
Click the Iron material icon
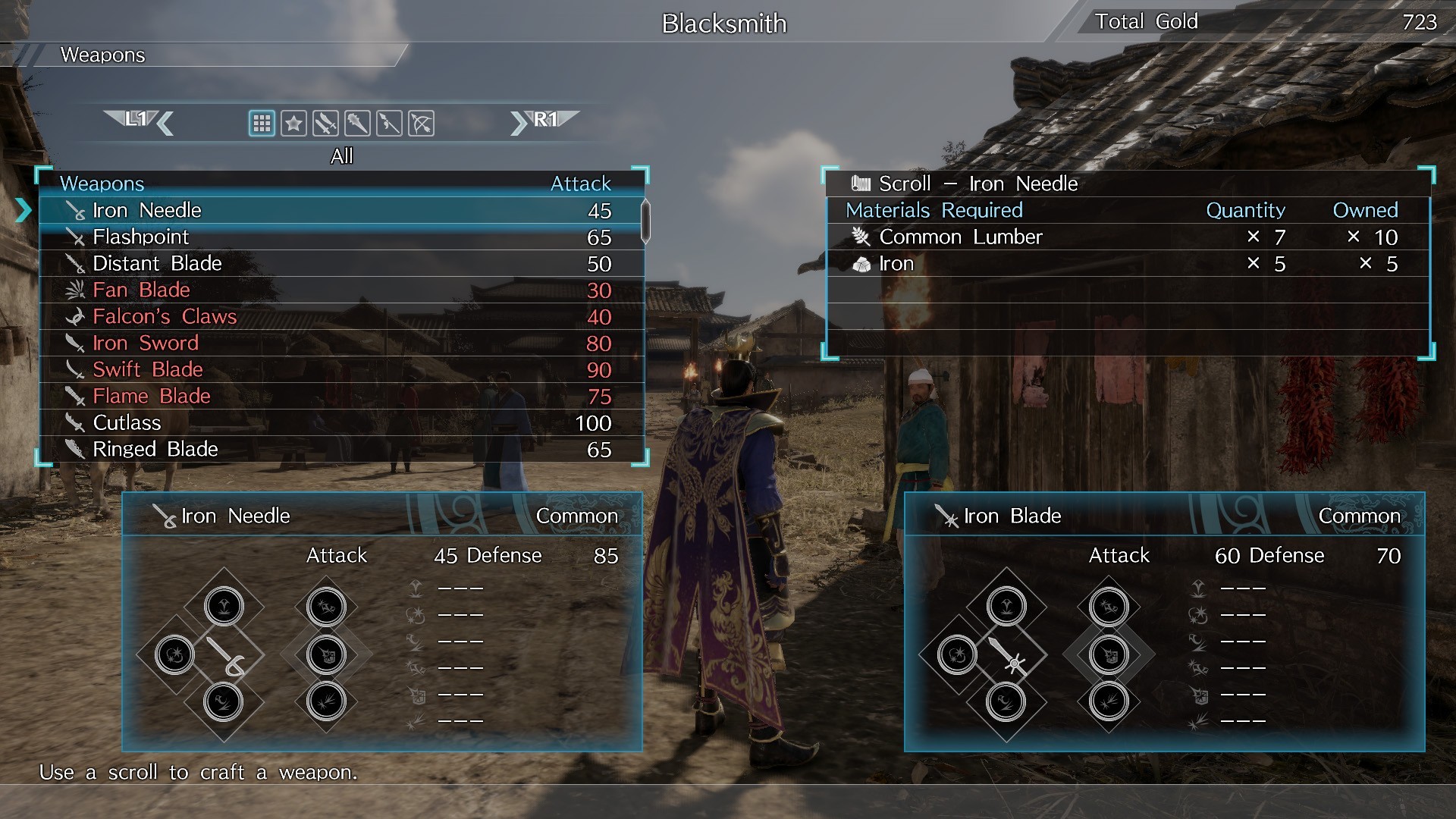[861, 263]
